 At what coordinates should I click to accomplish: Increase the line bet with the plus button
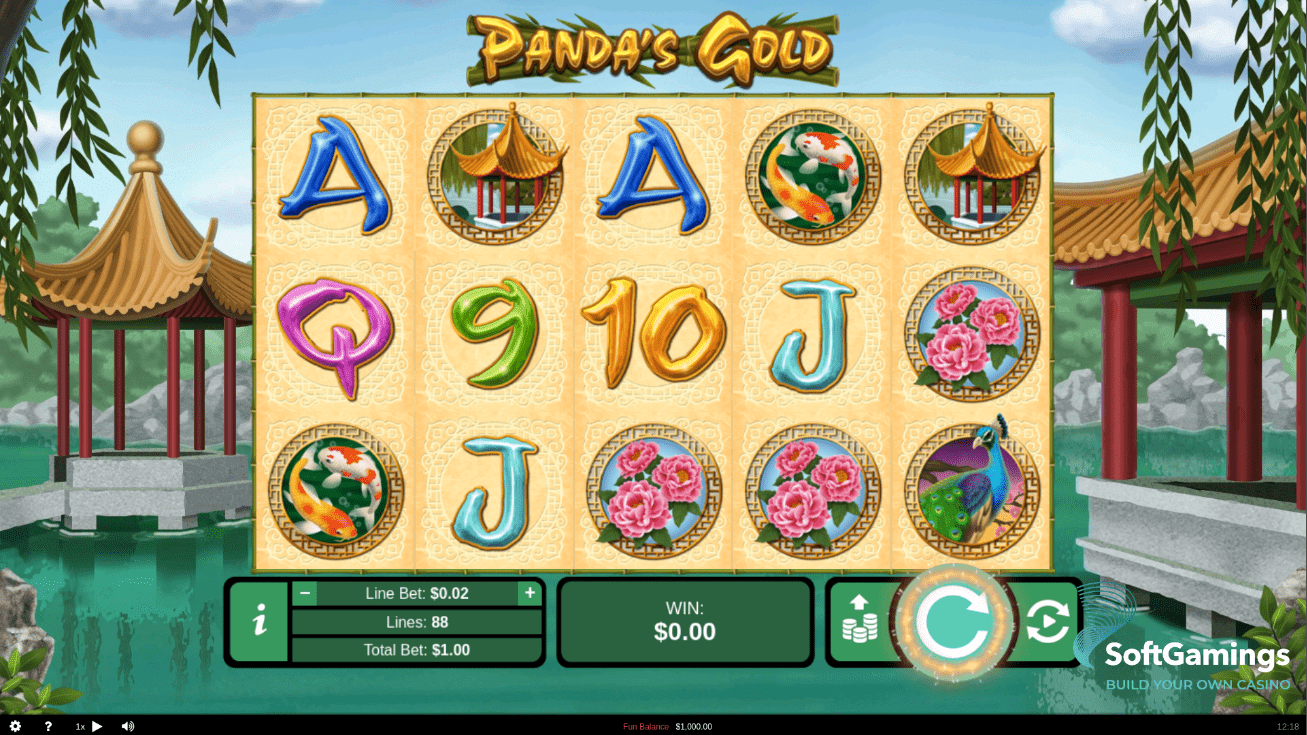click(x=528, y=593)
